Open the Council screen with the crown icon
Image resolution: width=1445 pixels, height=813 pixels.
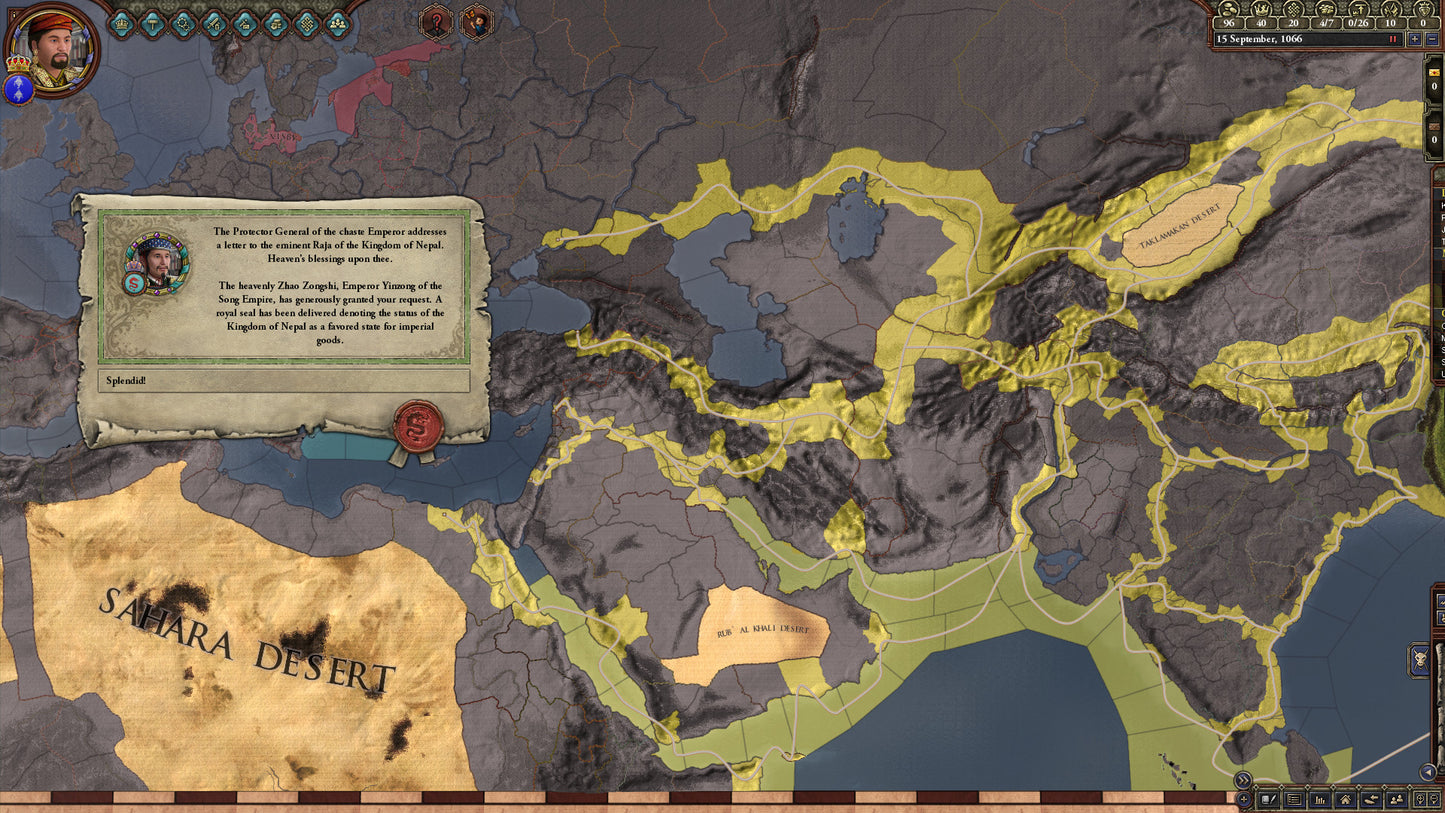pos(121,22)
